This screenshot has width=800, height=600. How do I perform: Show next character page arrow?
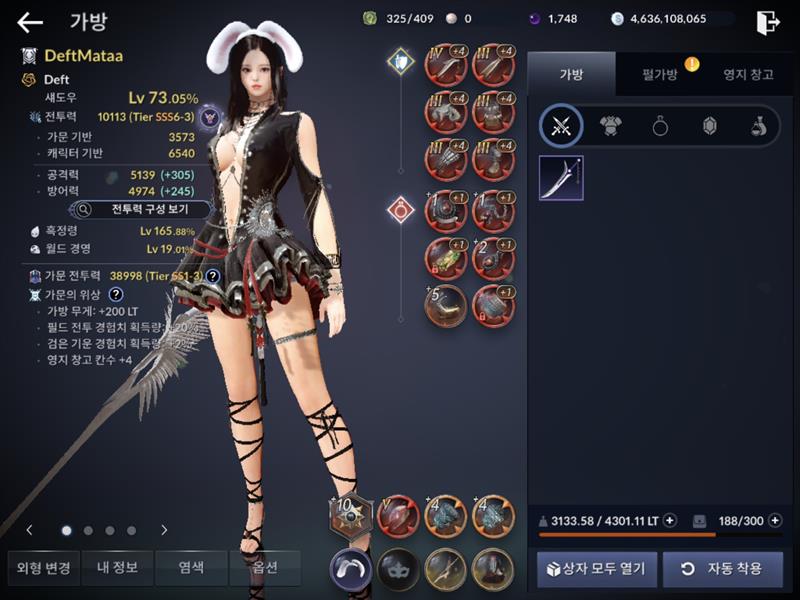pyautogui.click(x=164, y=530)
